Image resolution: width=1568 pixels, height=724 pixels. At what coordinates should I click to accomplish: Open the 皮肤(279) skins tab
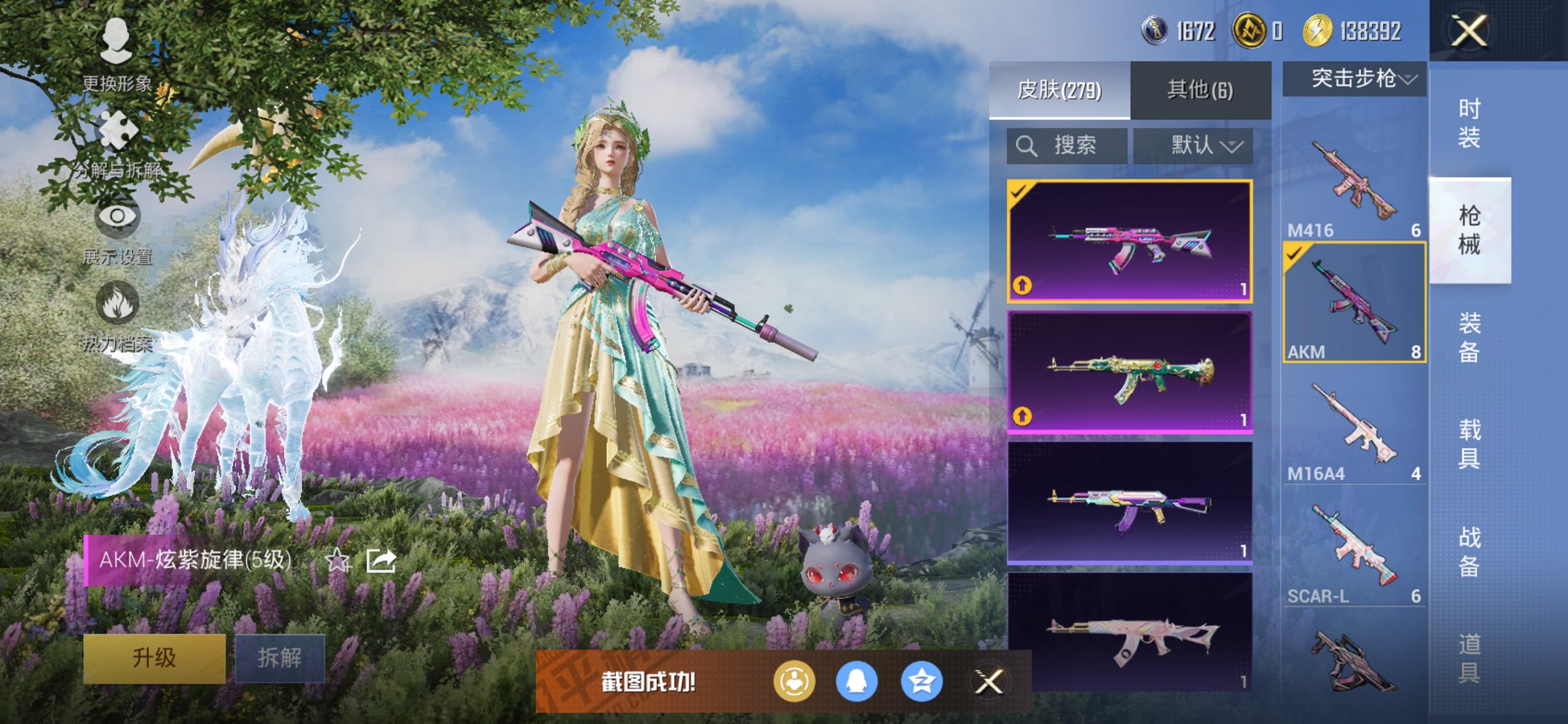click(1059, 90)
